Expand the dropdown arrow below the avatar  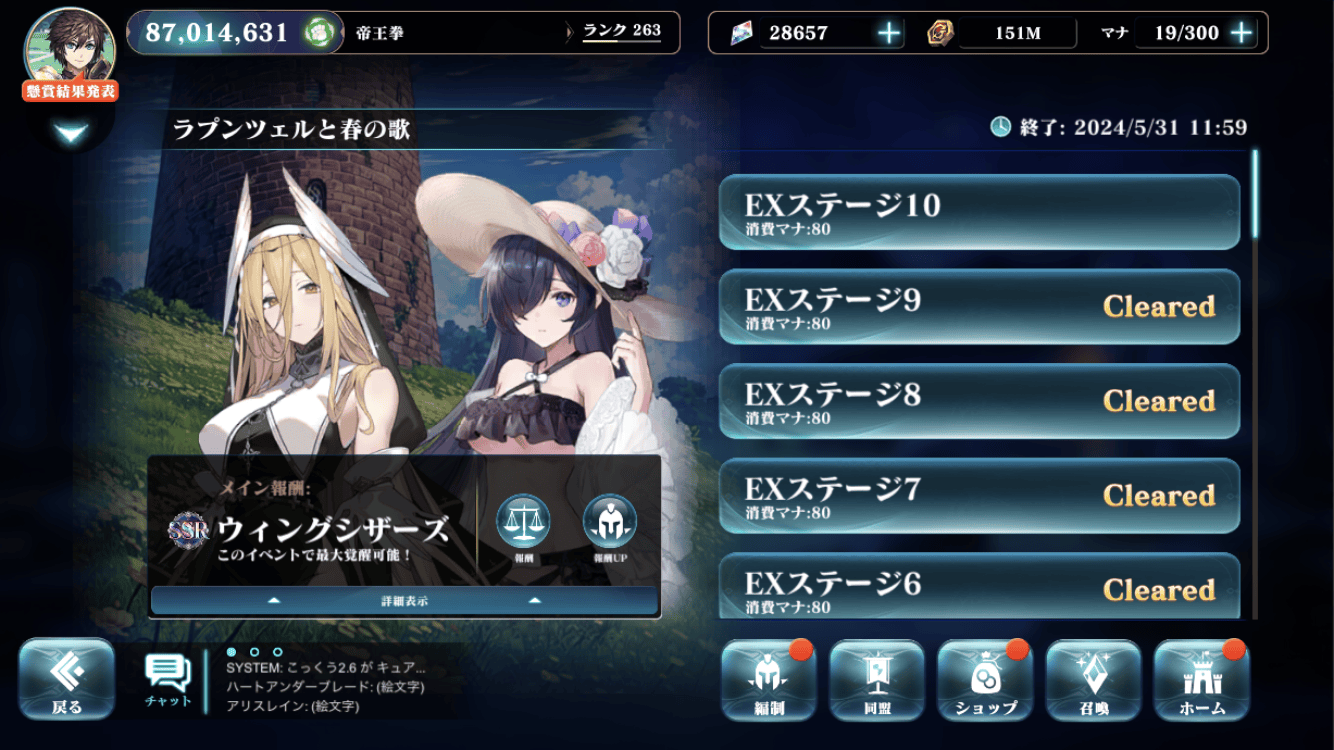click(71, 133)
